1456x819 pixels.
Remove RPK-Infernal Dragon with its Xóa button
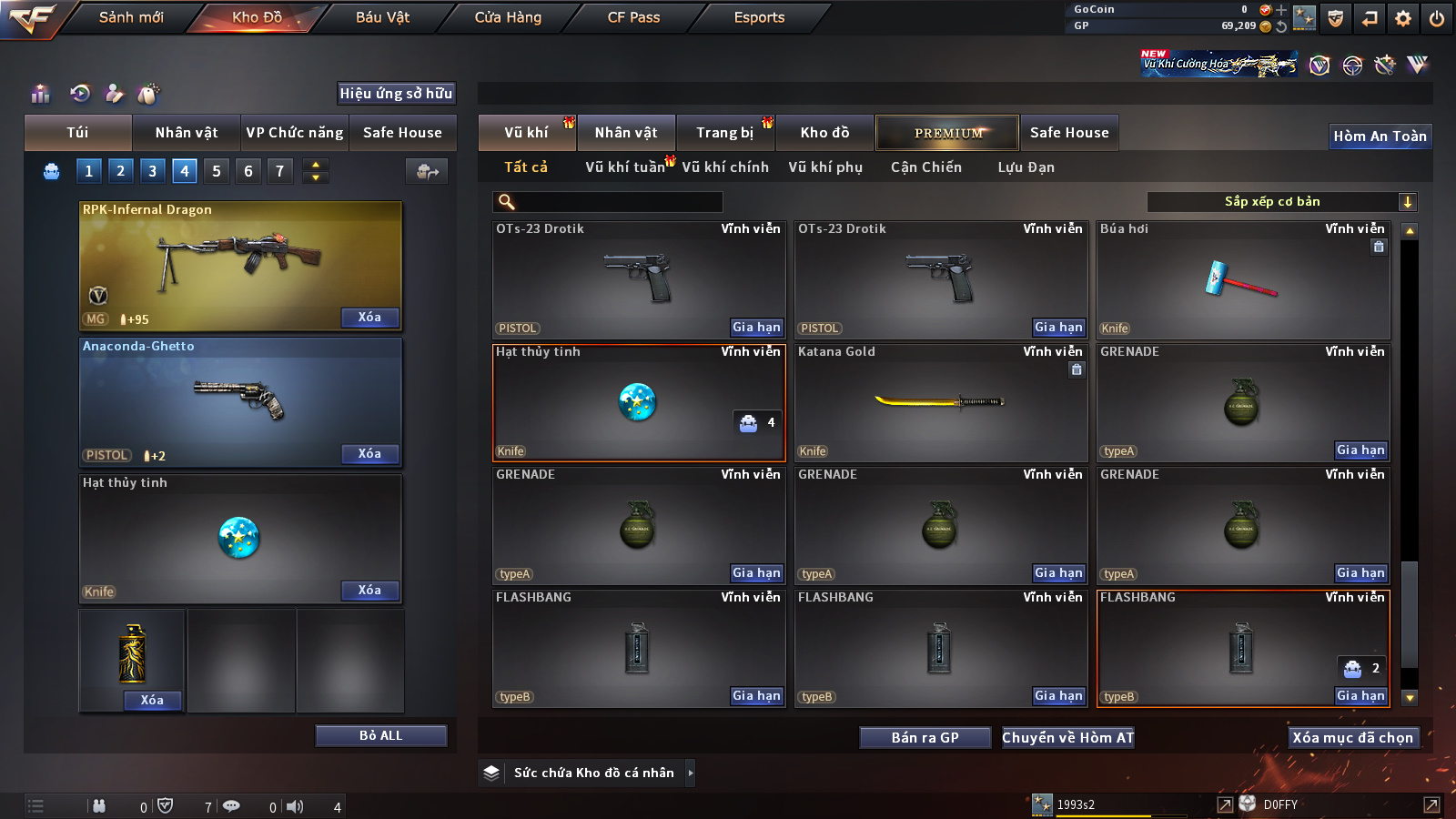[369, 318]
